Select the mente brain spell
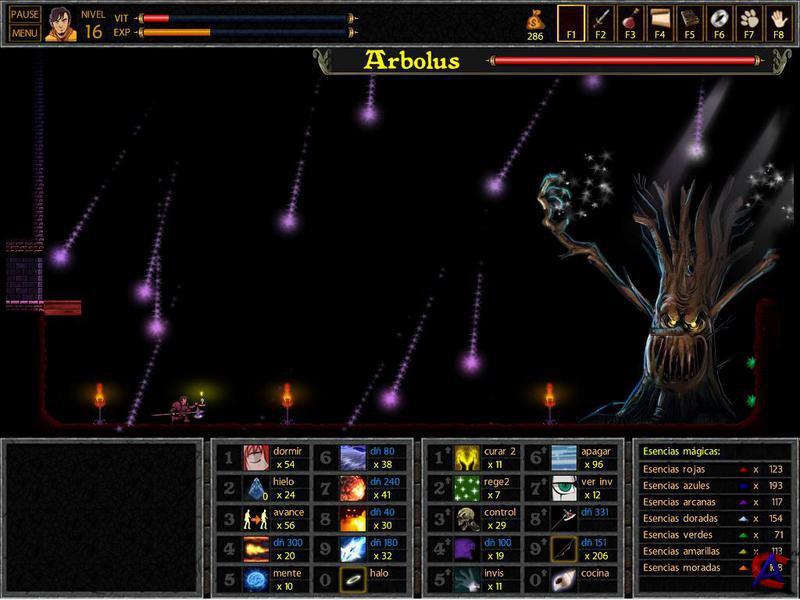 point(257,579)
